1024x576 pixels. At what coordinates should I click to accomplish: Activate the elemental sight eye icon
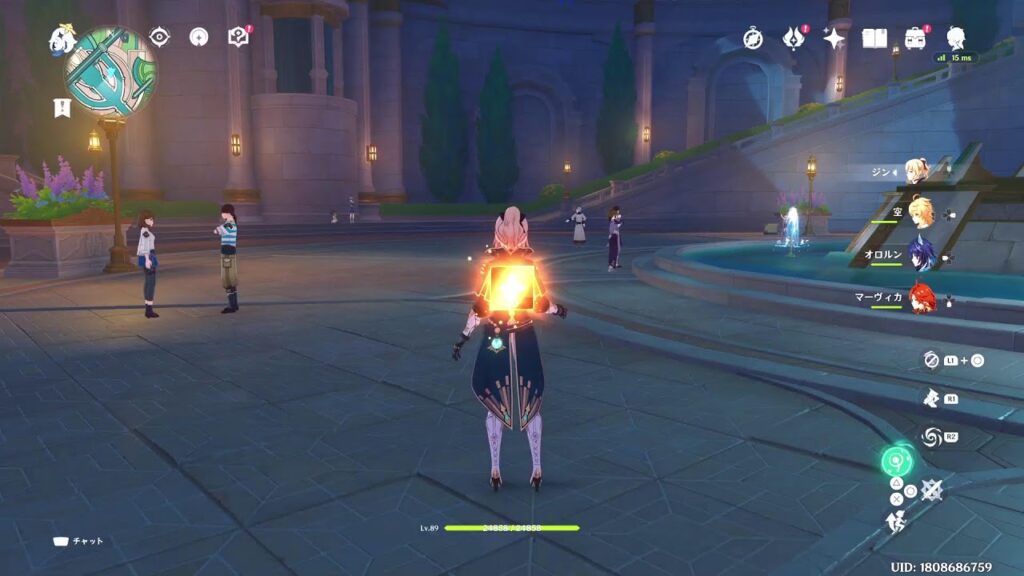[x=159, y=38]
